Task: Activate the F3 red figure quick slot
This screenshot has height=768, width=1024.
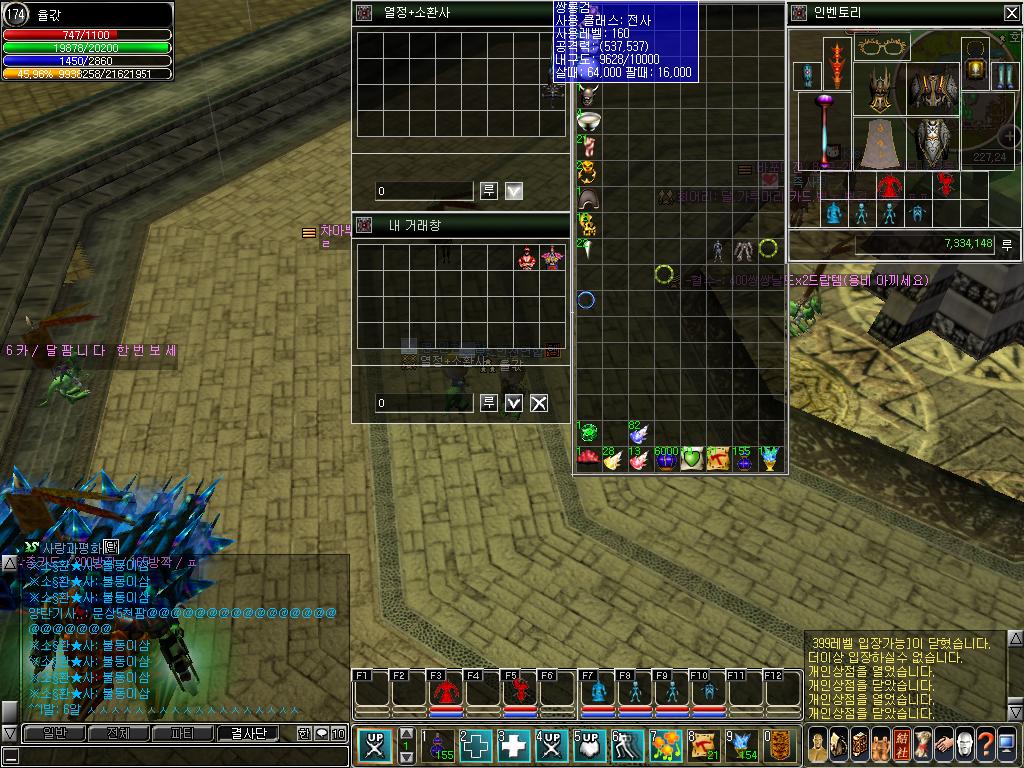Action: coord(445,692)
